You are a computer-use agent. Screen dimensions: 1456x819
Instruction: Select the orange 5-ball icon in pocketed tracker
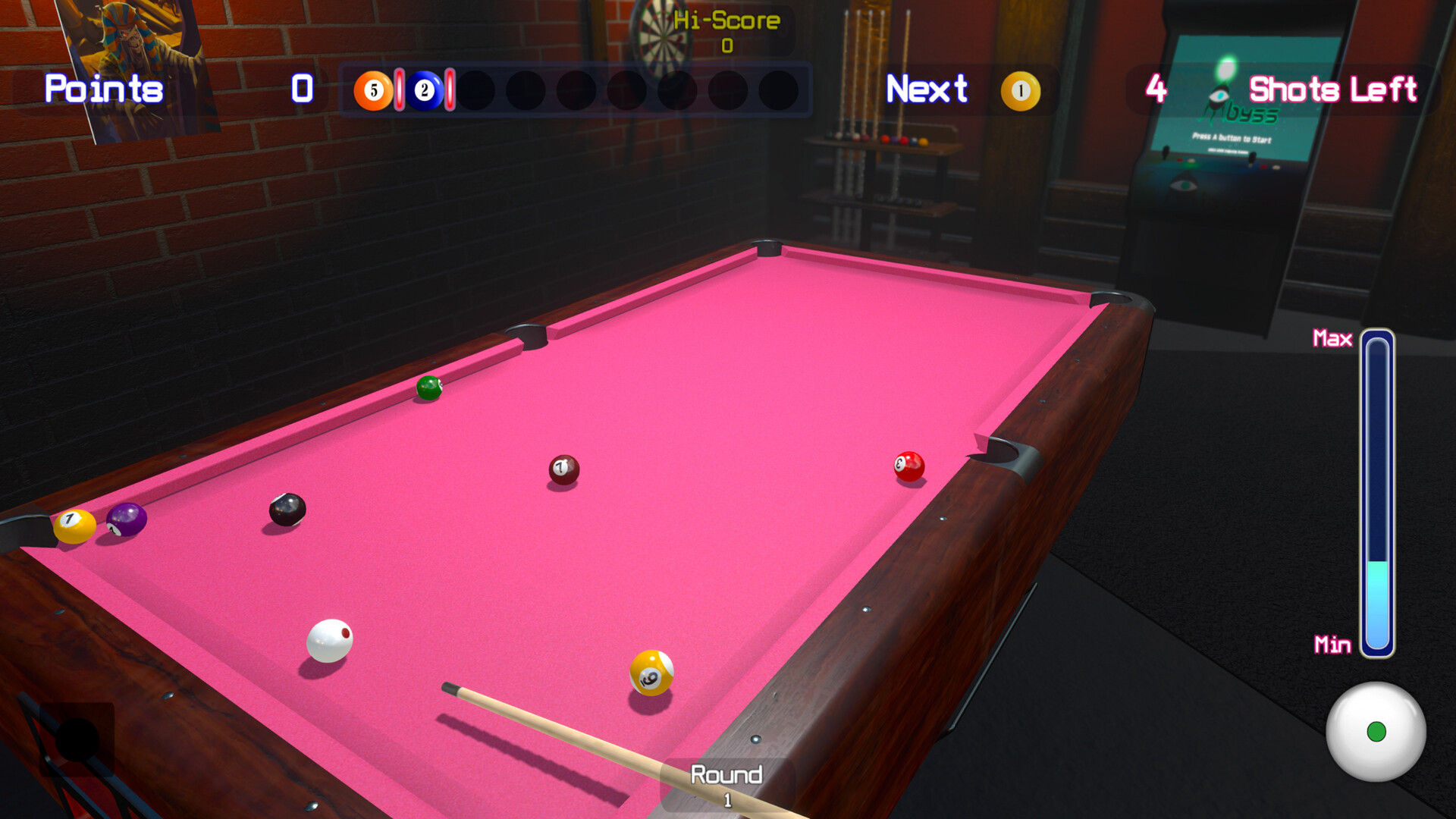(373, 89)
